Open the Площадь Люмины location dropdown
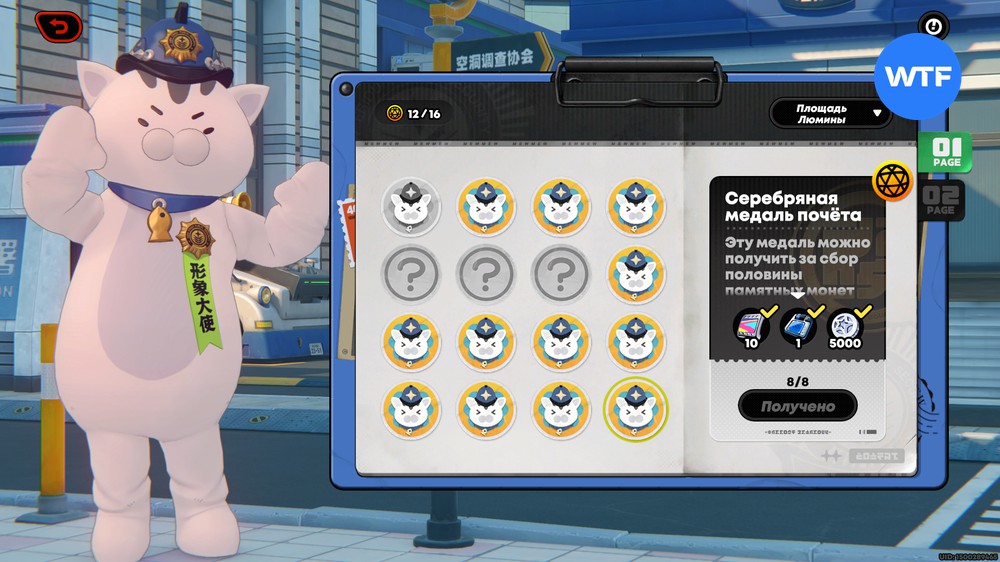 (830, 113)
